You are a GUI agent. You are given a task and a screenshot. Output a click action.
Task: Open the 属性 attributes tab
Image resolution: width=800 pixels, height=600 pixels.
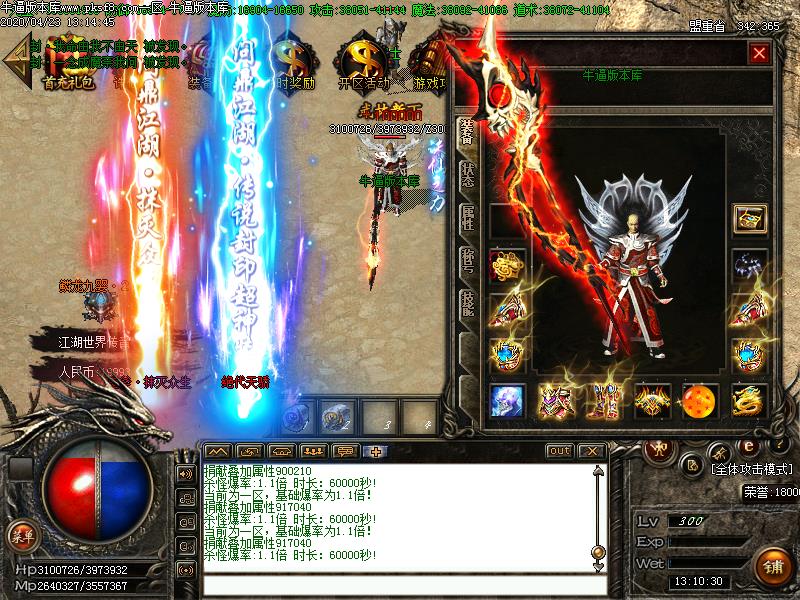coord(467,217)
